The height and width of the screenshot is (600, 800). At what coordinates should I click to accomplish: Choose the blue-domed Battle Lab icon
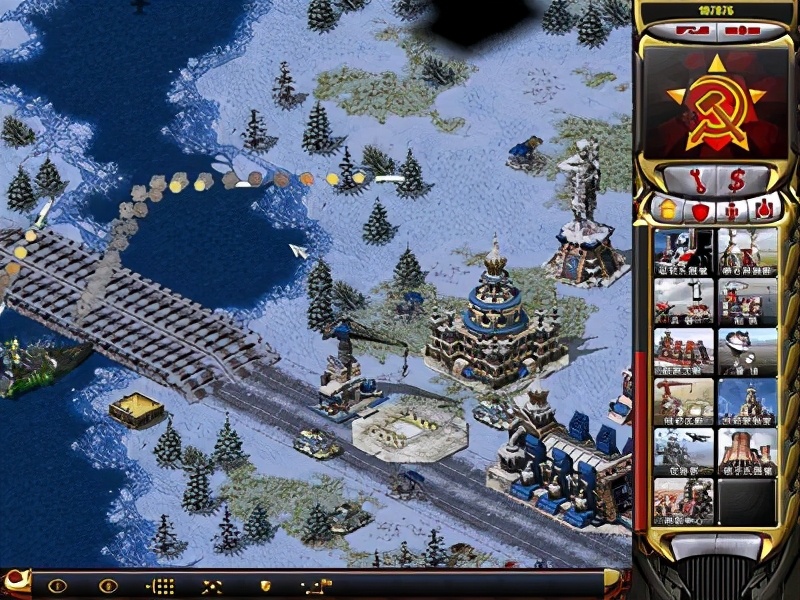click(x=747, y=400)
